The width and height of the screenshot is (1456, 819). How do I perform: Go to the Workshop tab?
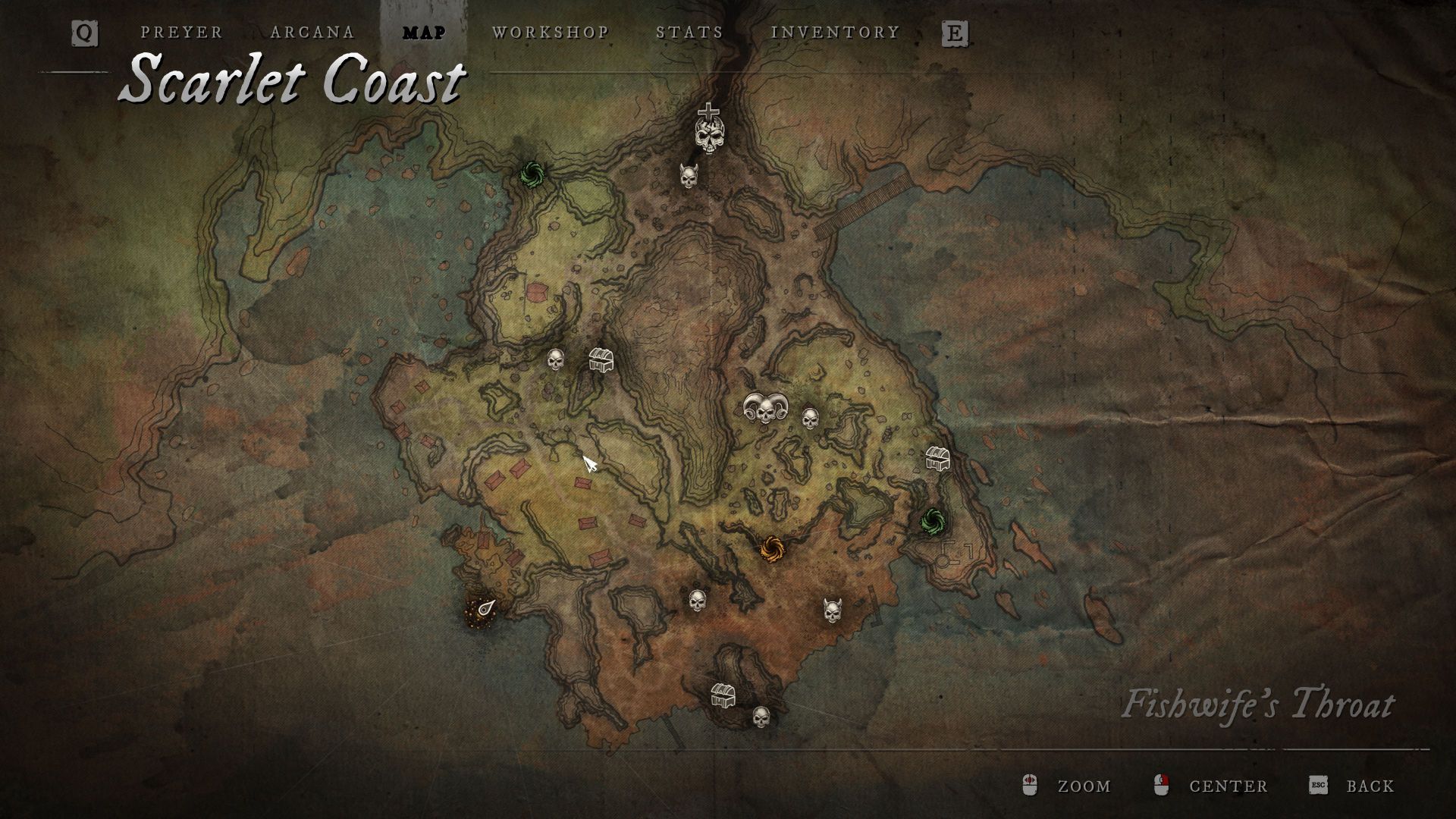551,33
